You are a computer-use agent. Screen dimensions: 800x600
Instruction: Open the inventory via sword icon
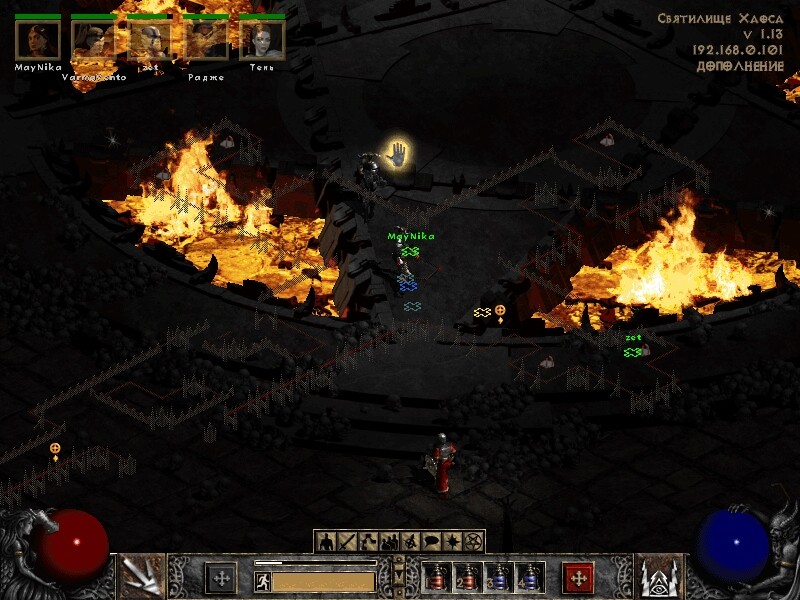[347, 542]
